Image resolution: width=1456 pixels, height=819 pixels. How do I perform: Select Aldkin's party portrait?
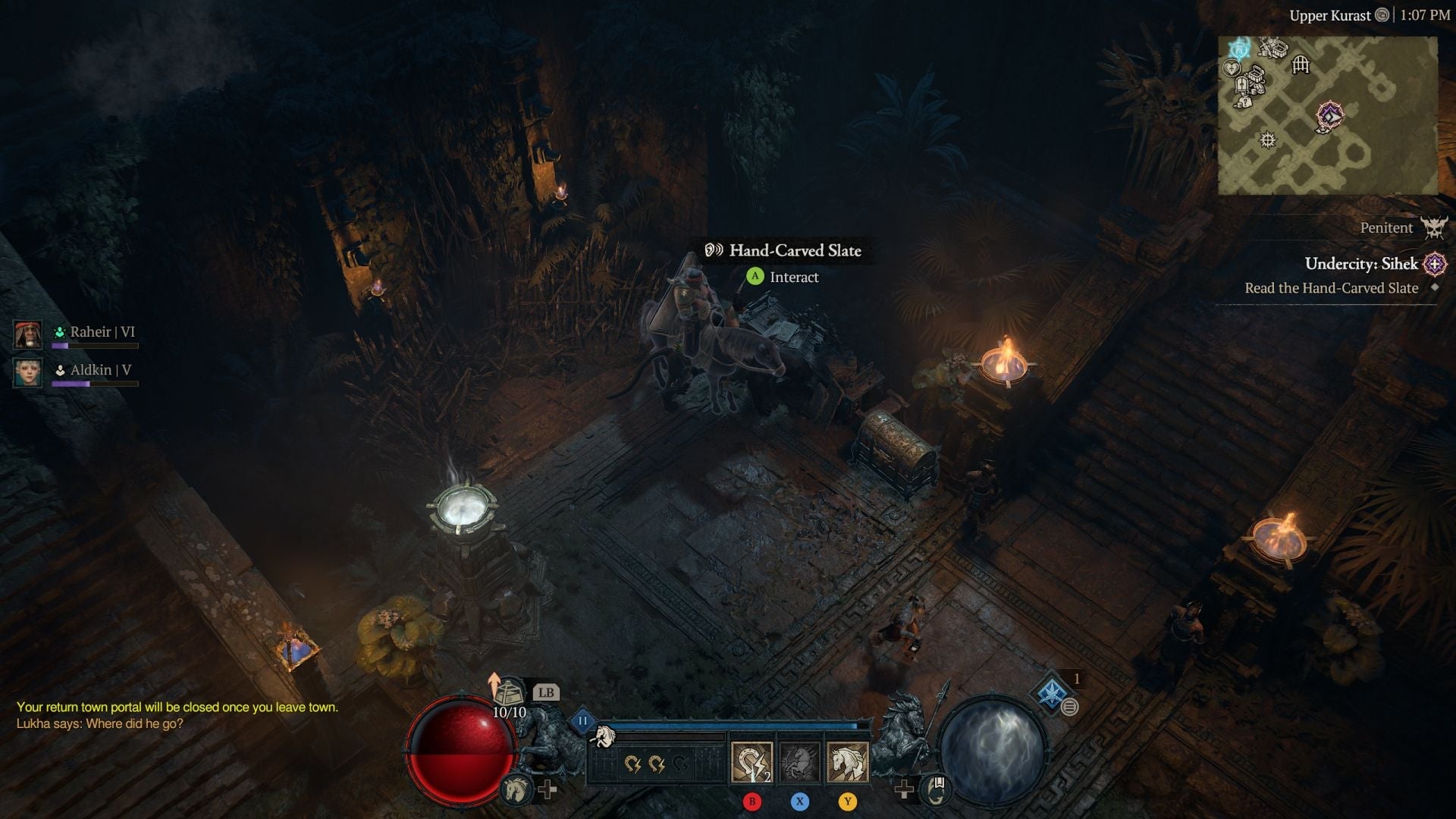[29, 371]
